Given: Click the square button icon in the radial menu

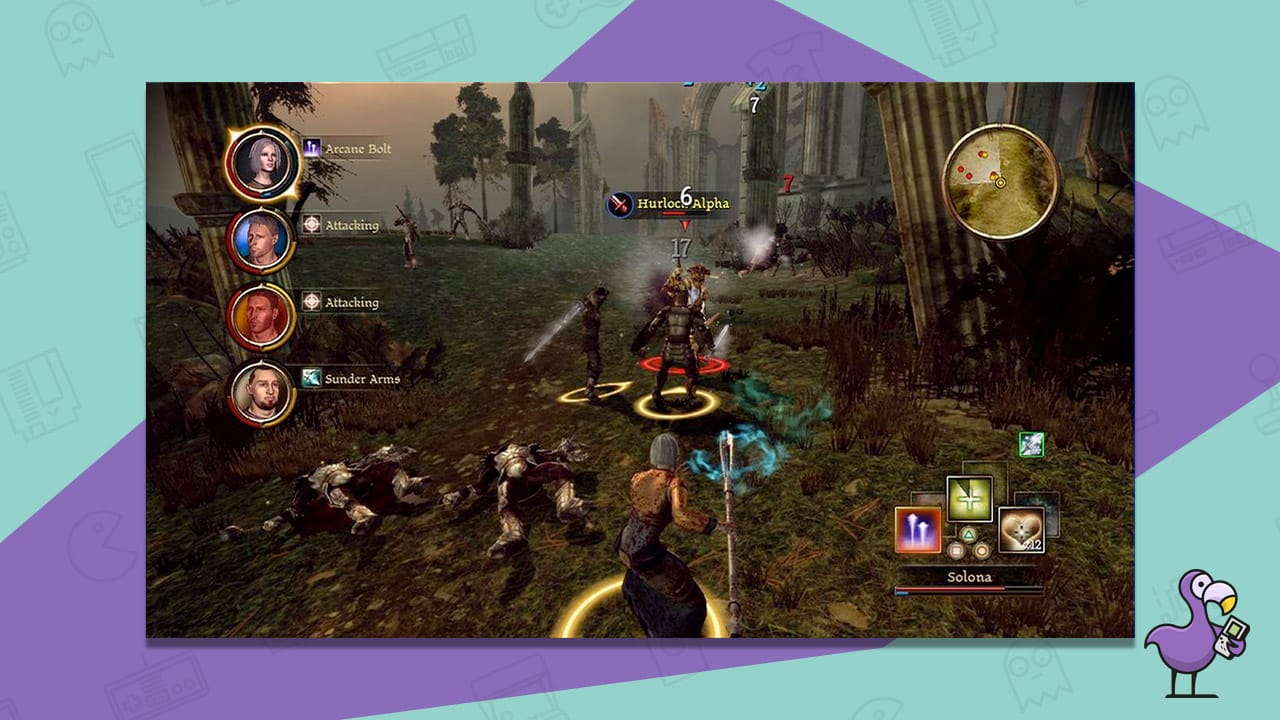Looking at the screenshot, I should click(x=957, y=549).
